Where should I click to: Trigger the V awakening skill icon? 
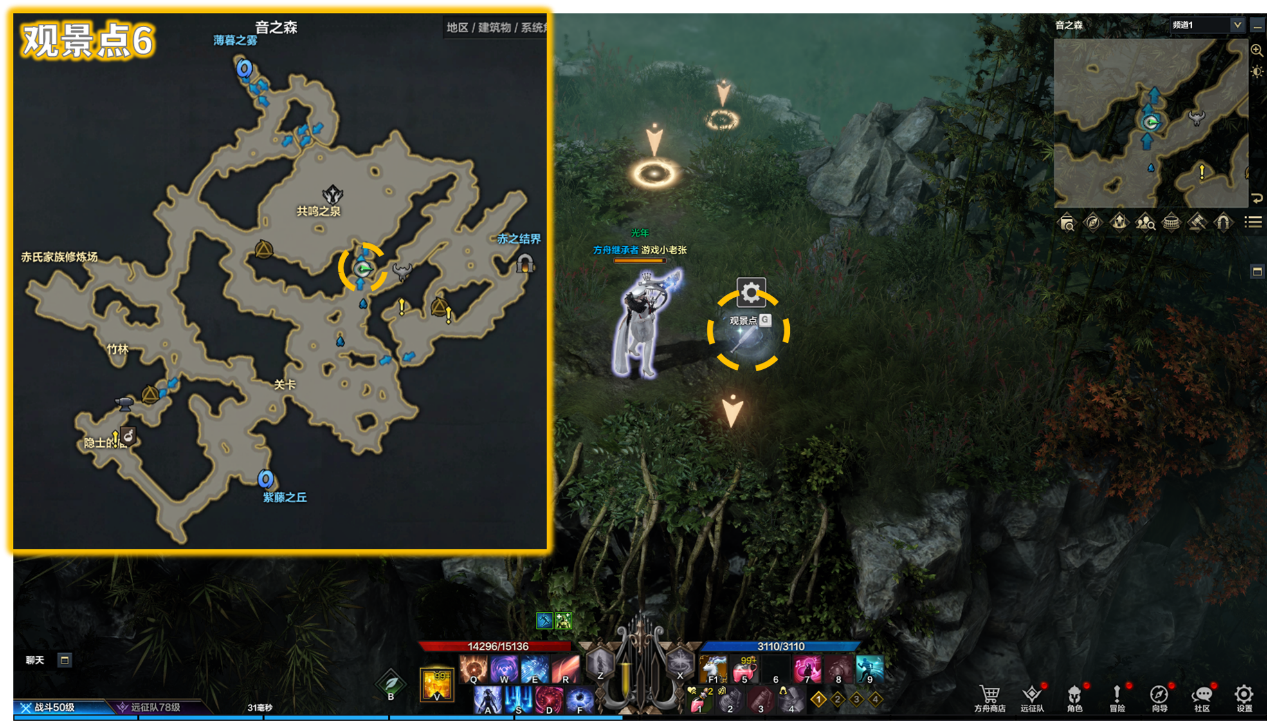(x=436, y=683)
